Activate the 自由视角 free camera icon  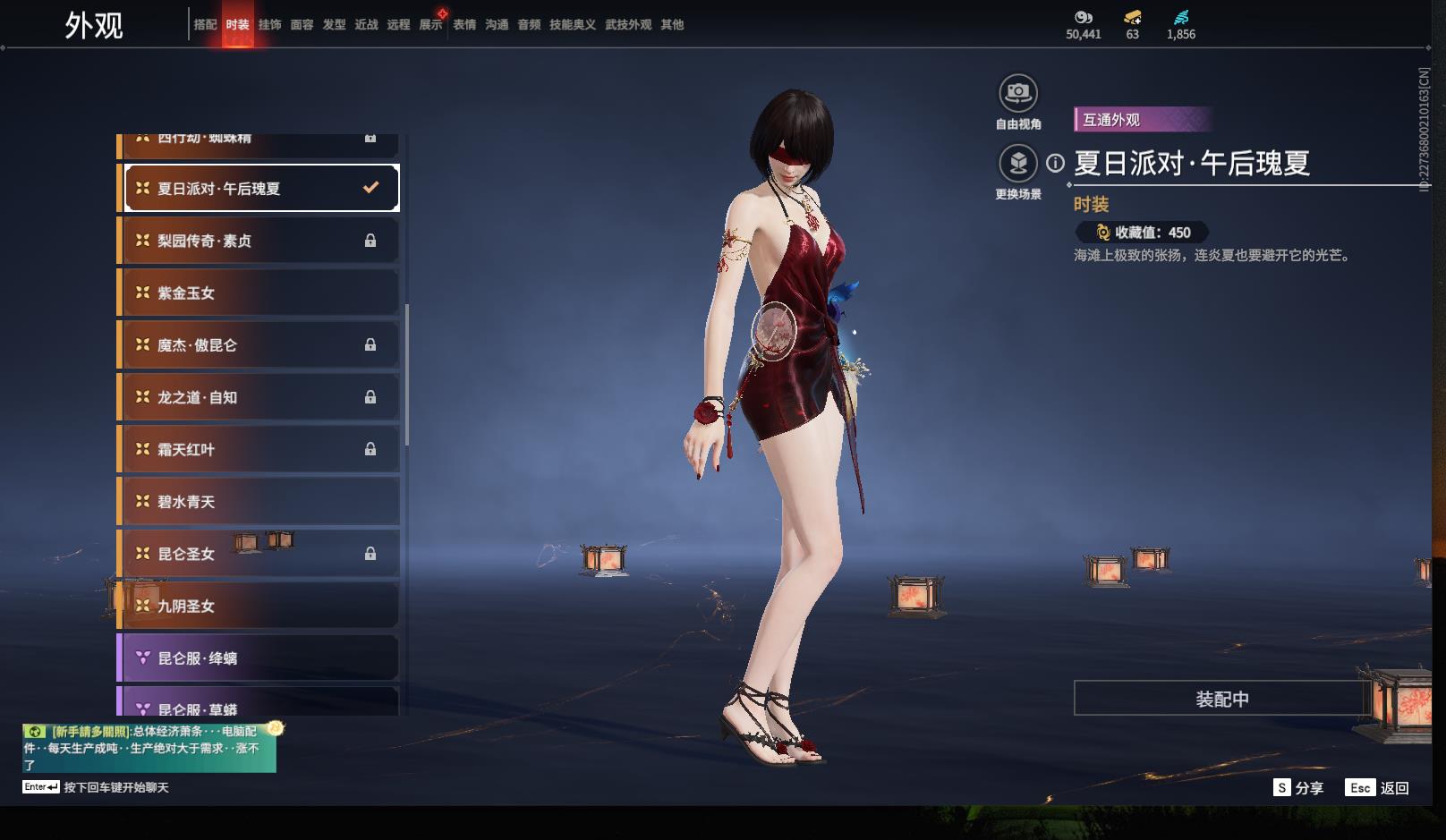[x=1017, y=93]
